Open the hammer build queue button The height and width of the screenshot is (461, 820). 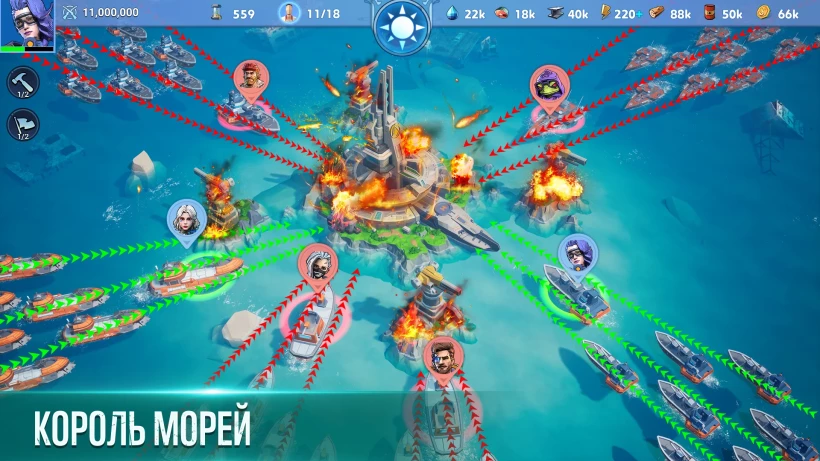point(24,81)
